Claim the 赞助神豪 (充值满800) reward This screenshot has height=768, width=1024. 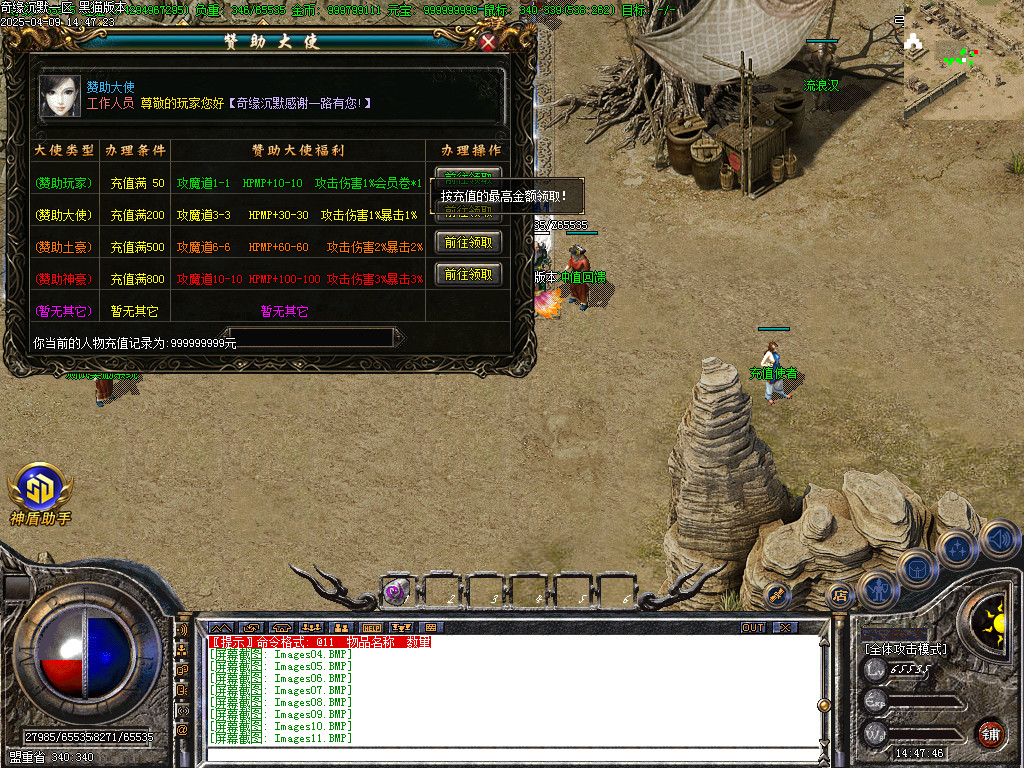coord(468,275)
